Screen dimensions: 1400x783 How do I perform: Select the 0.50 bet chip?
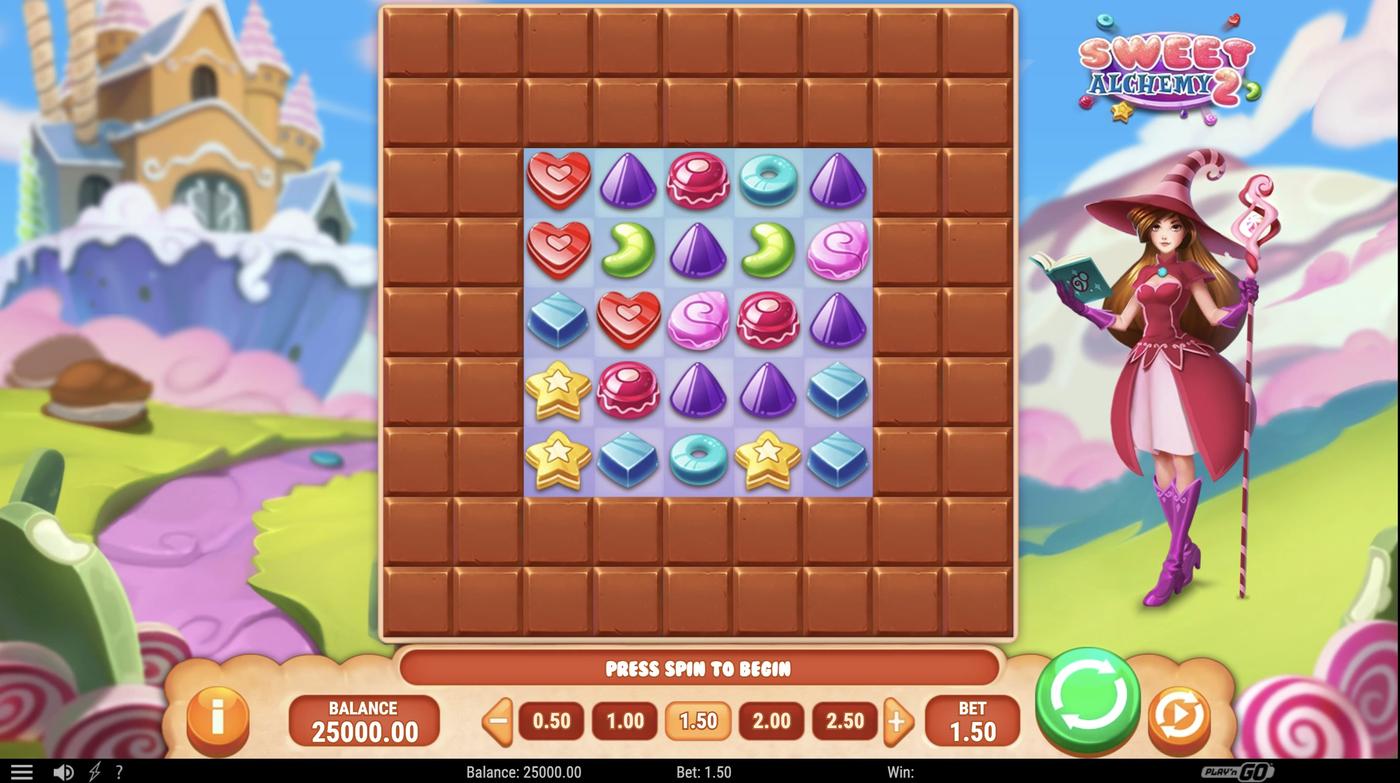[550, 720]
